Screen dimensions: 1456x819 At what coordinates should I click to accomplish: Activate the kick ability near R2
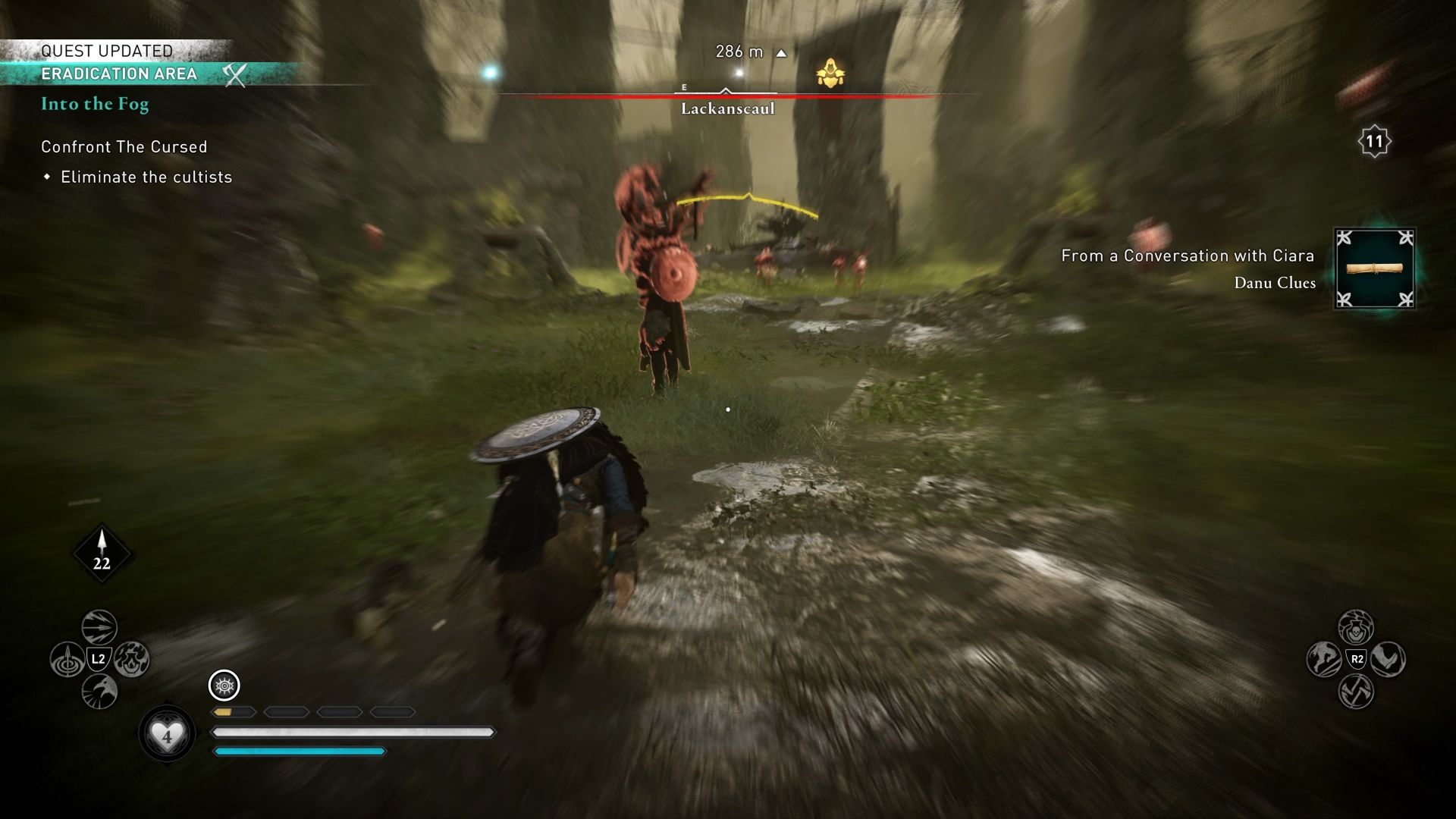click(1389, 658)
